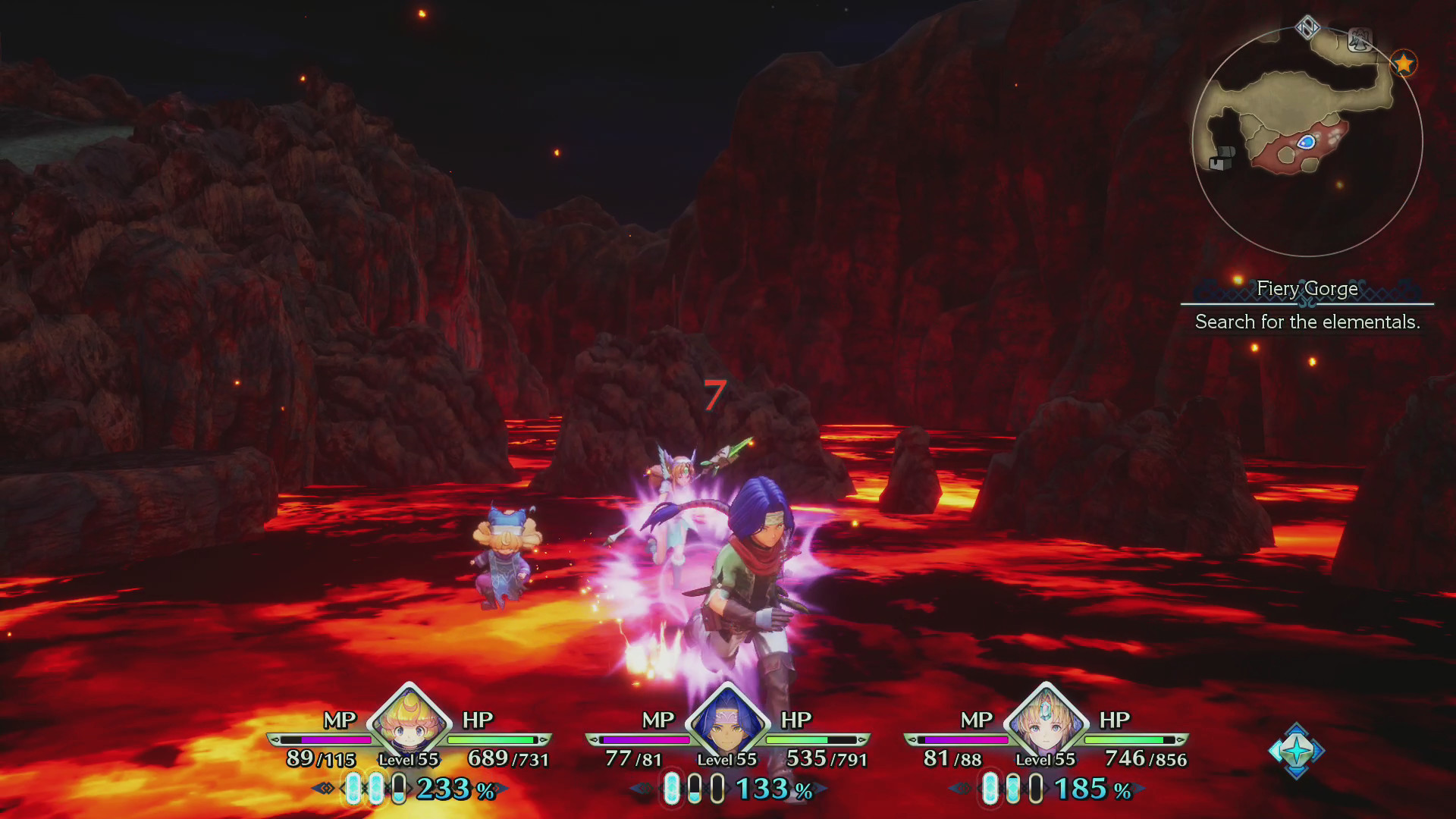Click the Level 55 label under Hawkeye

coord(726,758)
